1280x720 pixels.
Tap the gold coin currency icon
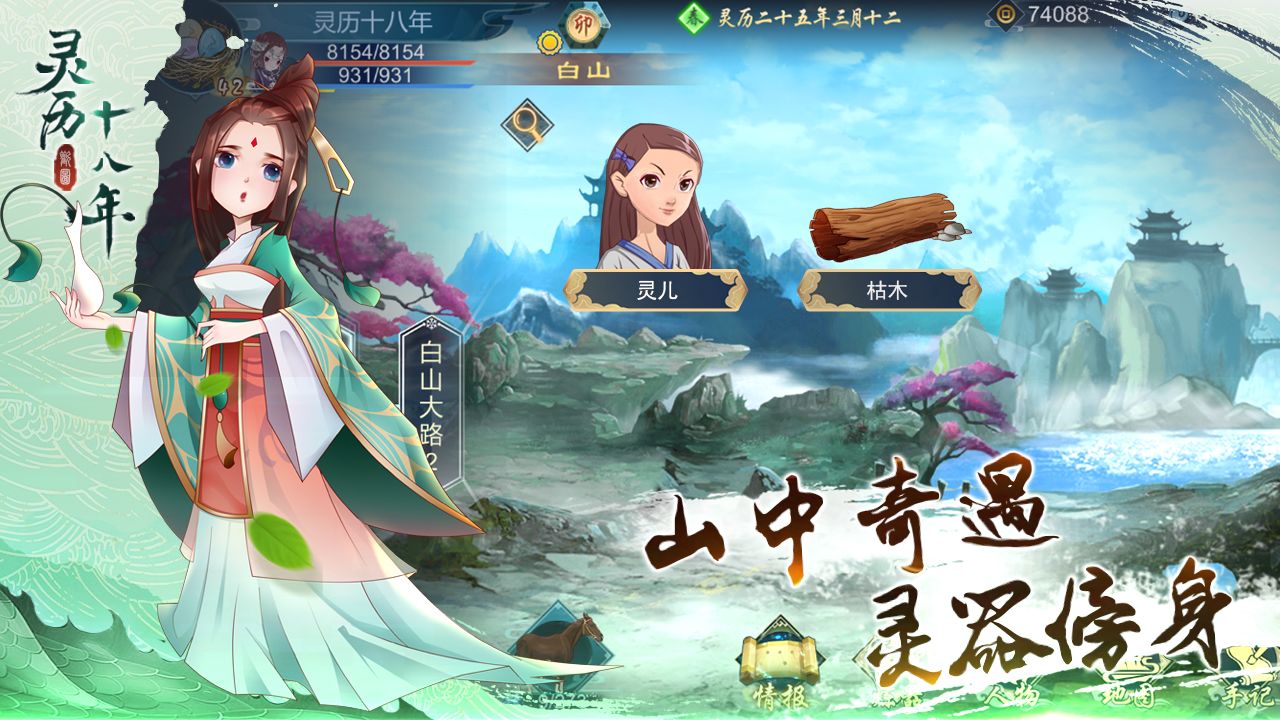pos(1003,15)
